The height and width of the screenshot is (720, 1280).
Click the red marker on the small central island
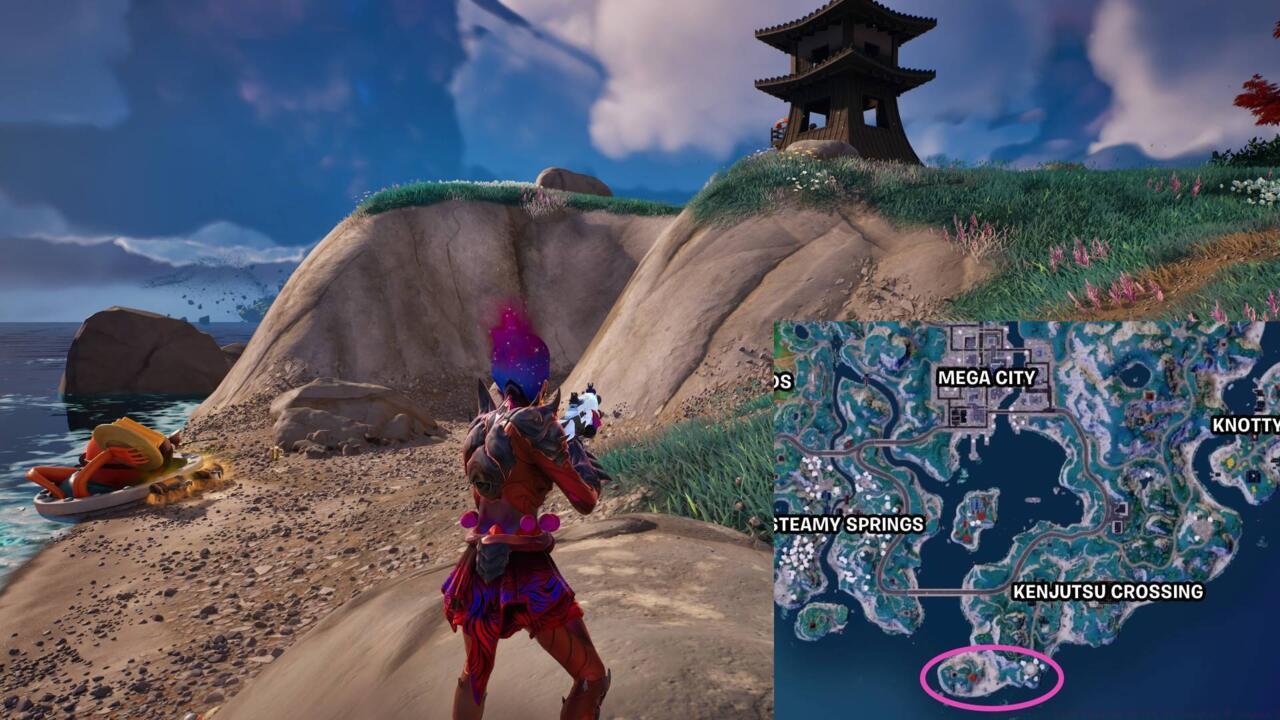click(983, 516)
